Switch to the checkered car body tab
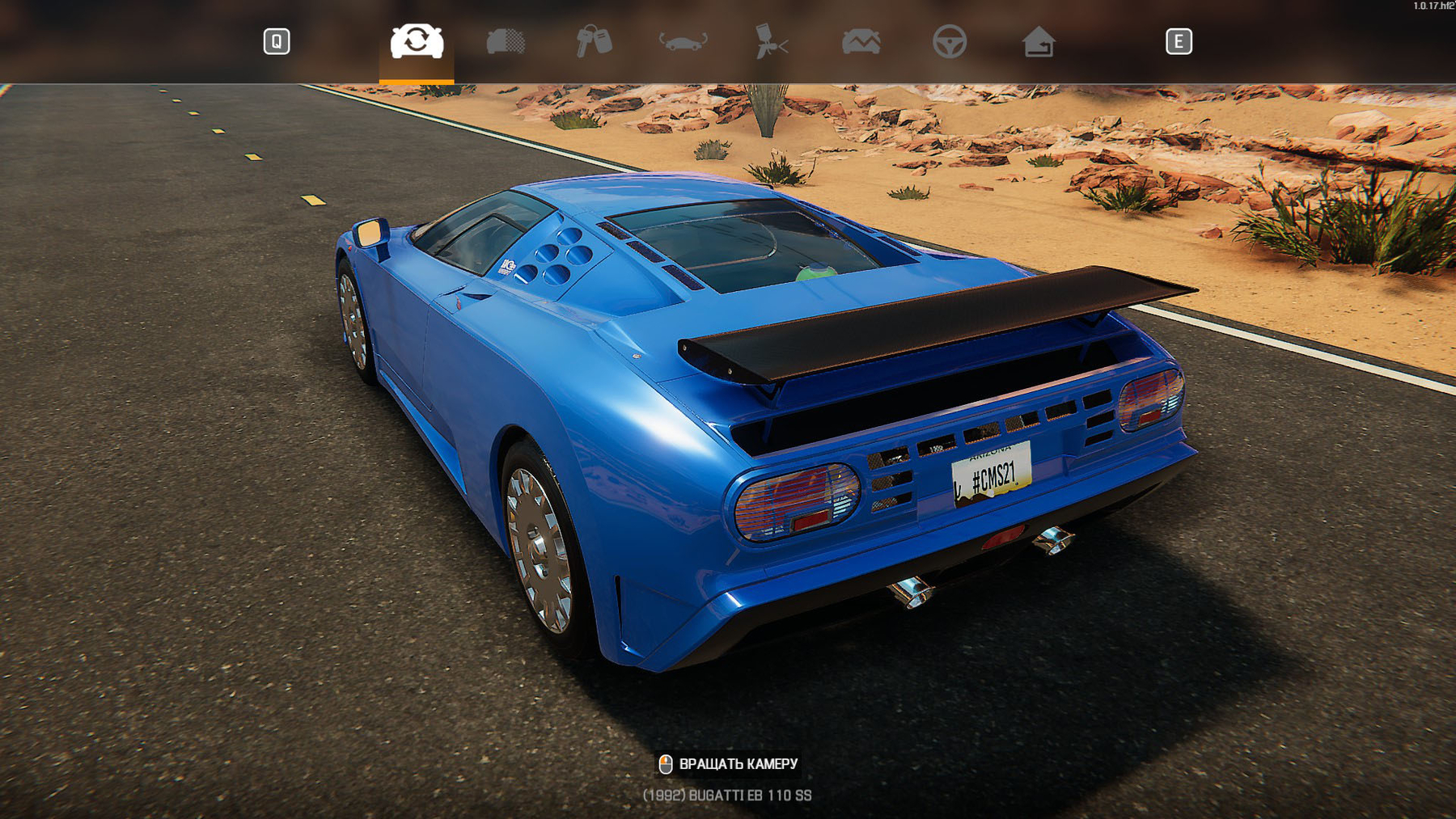 click(506, 41)
